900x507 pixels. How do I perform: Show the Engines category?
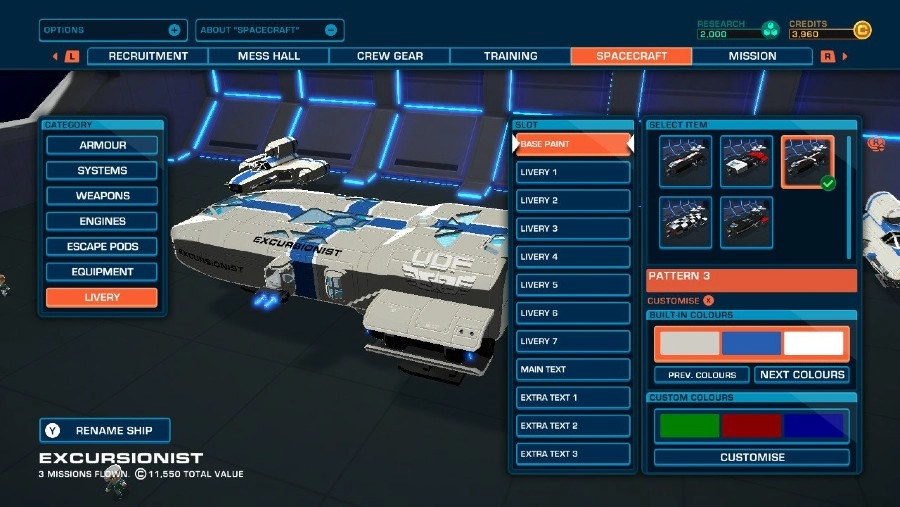102,221
